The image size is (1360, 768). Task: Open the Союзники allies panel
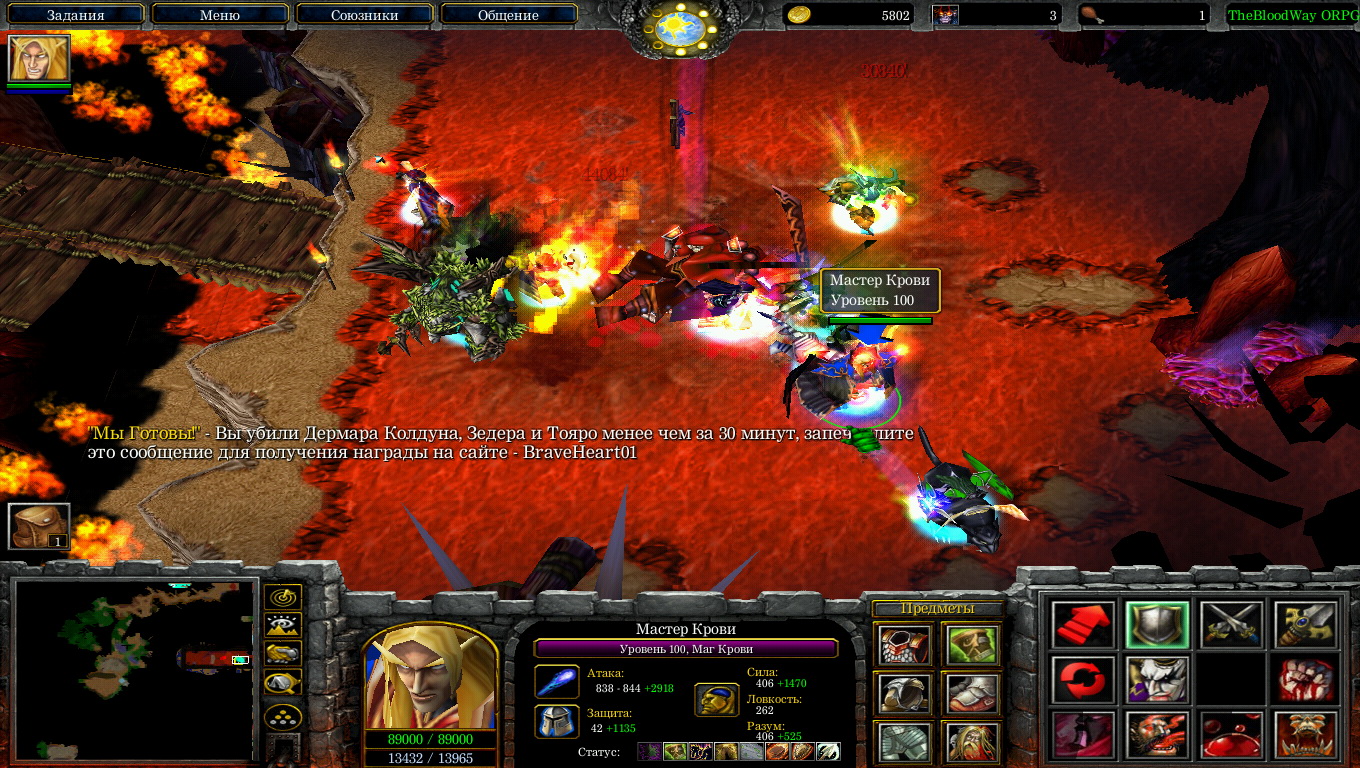pos(363,15)
